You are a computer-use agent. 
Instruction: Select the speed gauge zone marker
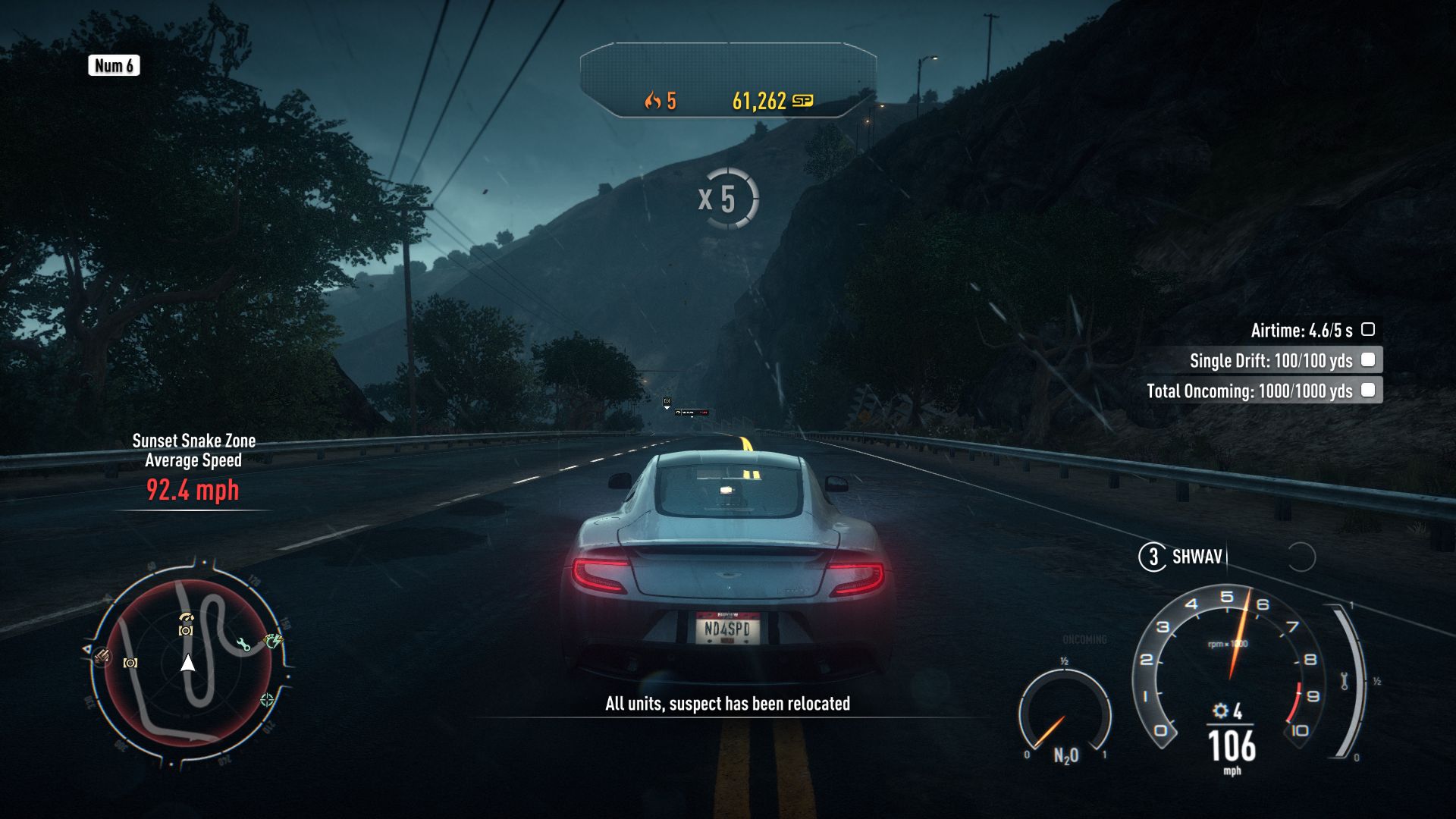pos(187,617)
